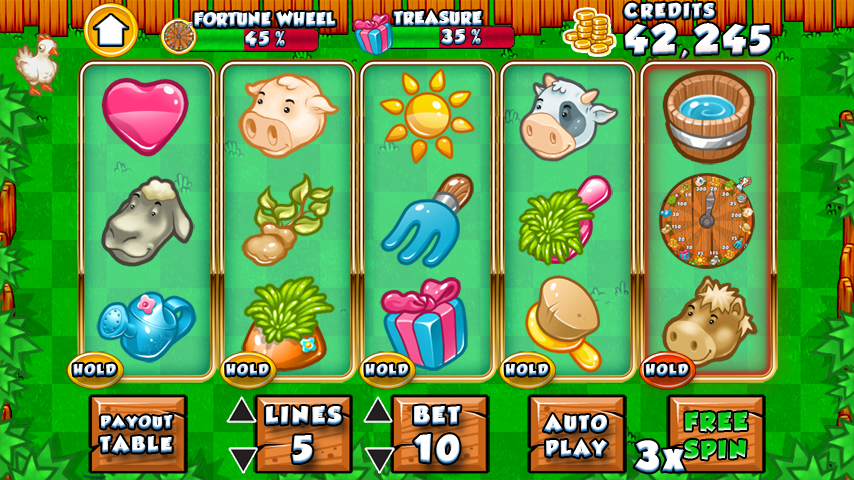Decrease the number of Lines
The width and height of the screenshot is (854, 480).
point(241,459)
